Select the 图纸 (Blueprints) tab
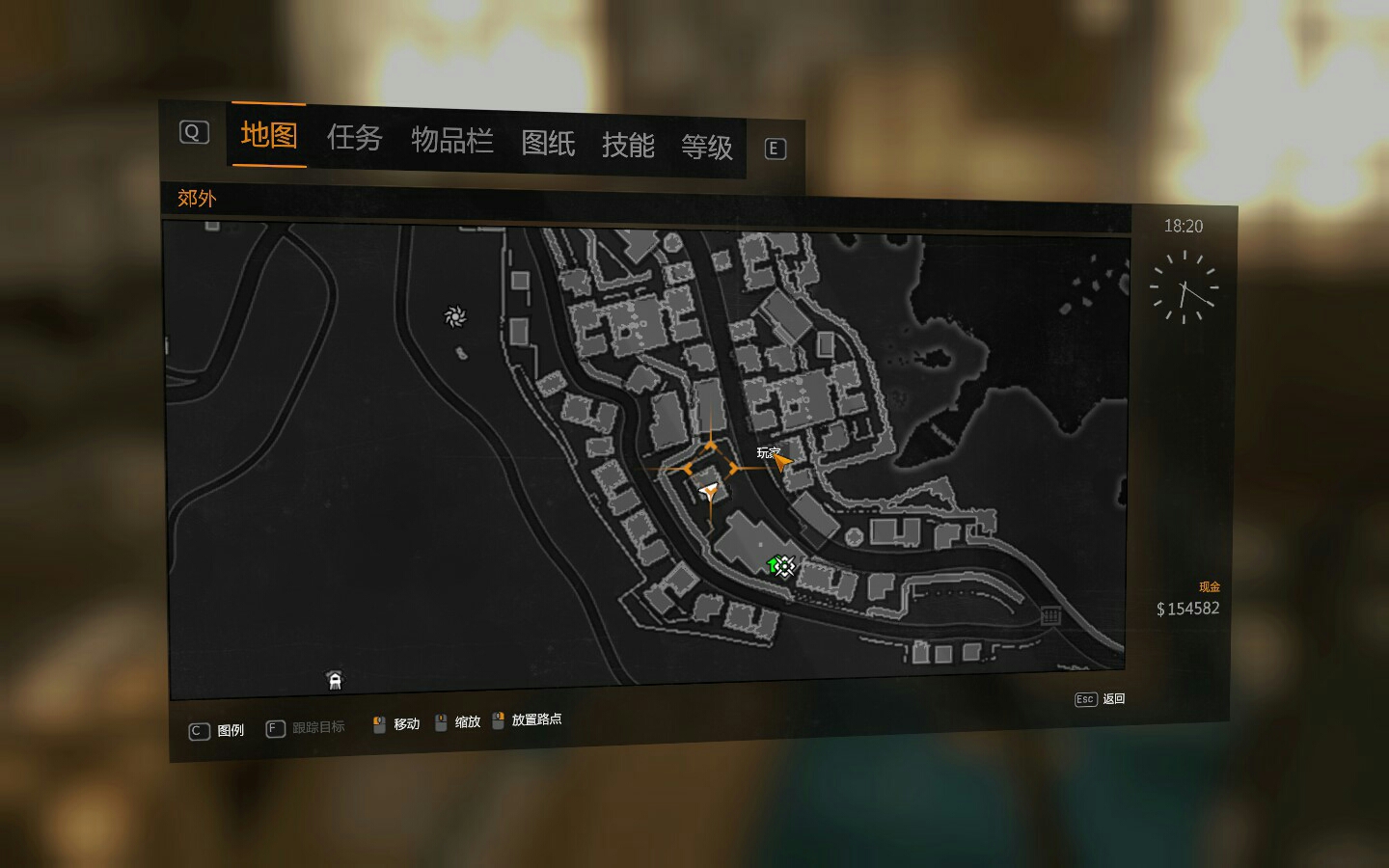 [548, 144]
